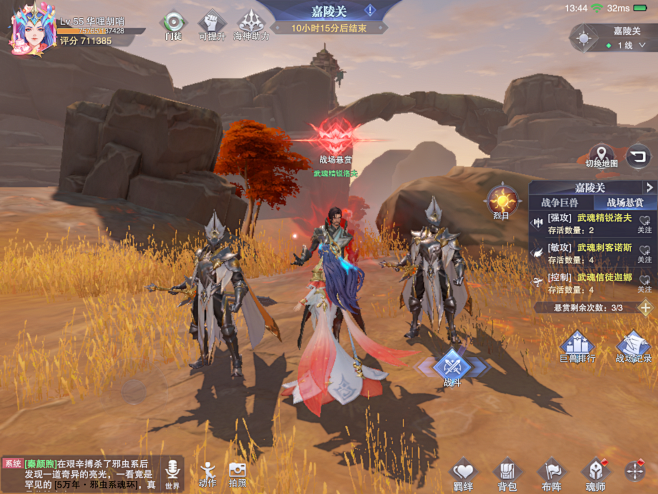Switch to the 战场悬赏 tab
658x494 pixels.
coord(625,203)
